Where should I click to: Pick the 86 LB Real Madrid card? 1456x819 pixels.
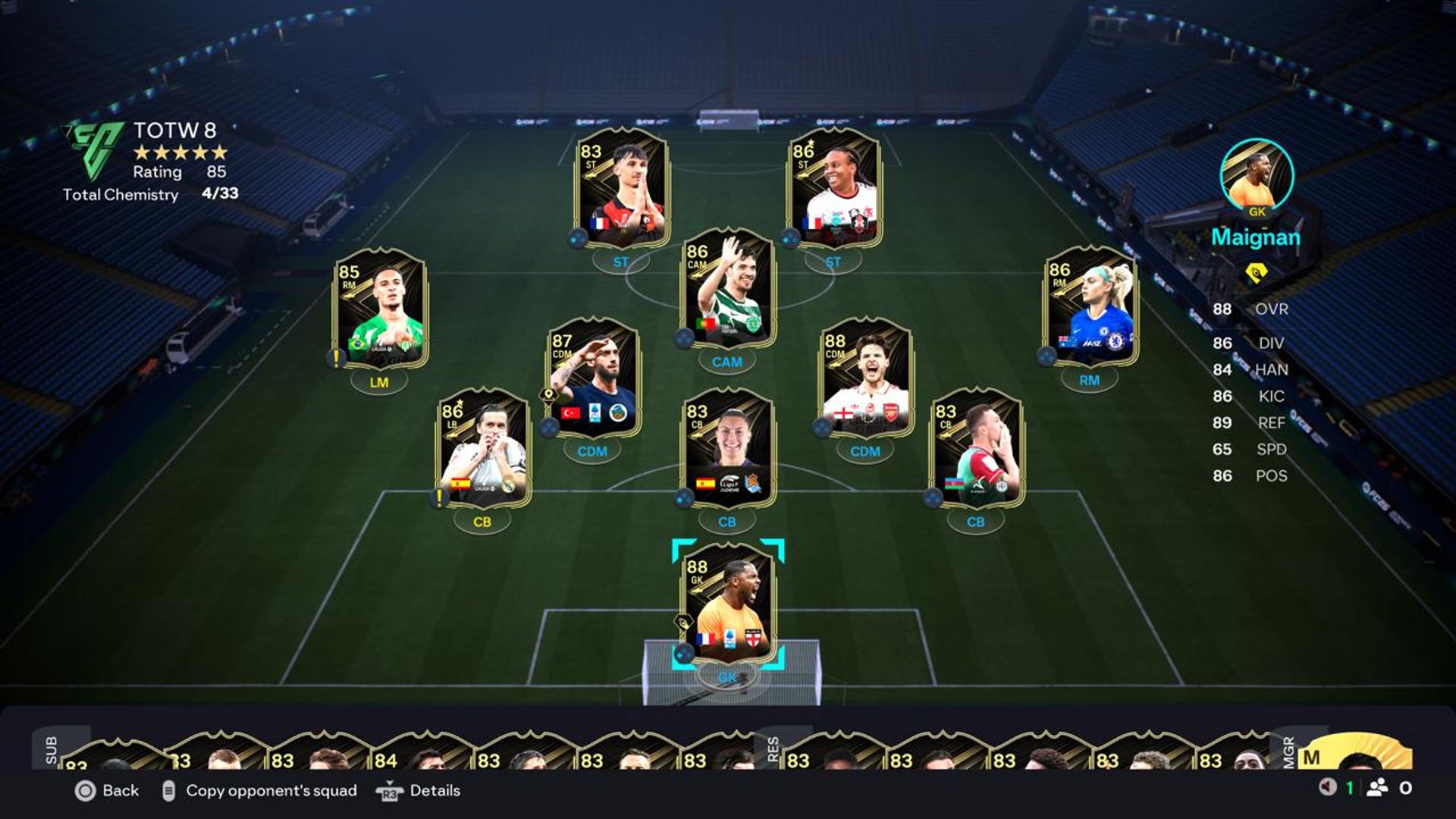[x=483, y=449]
